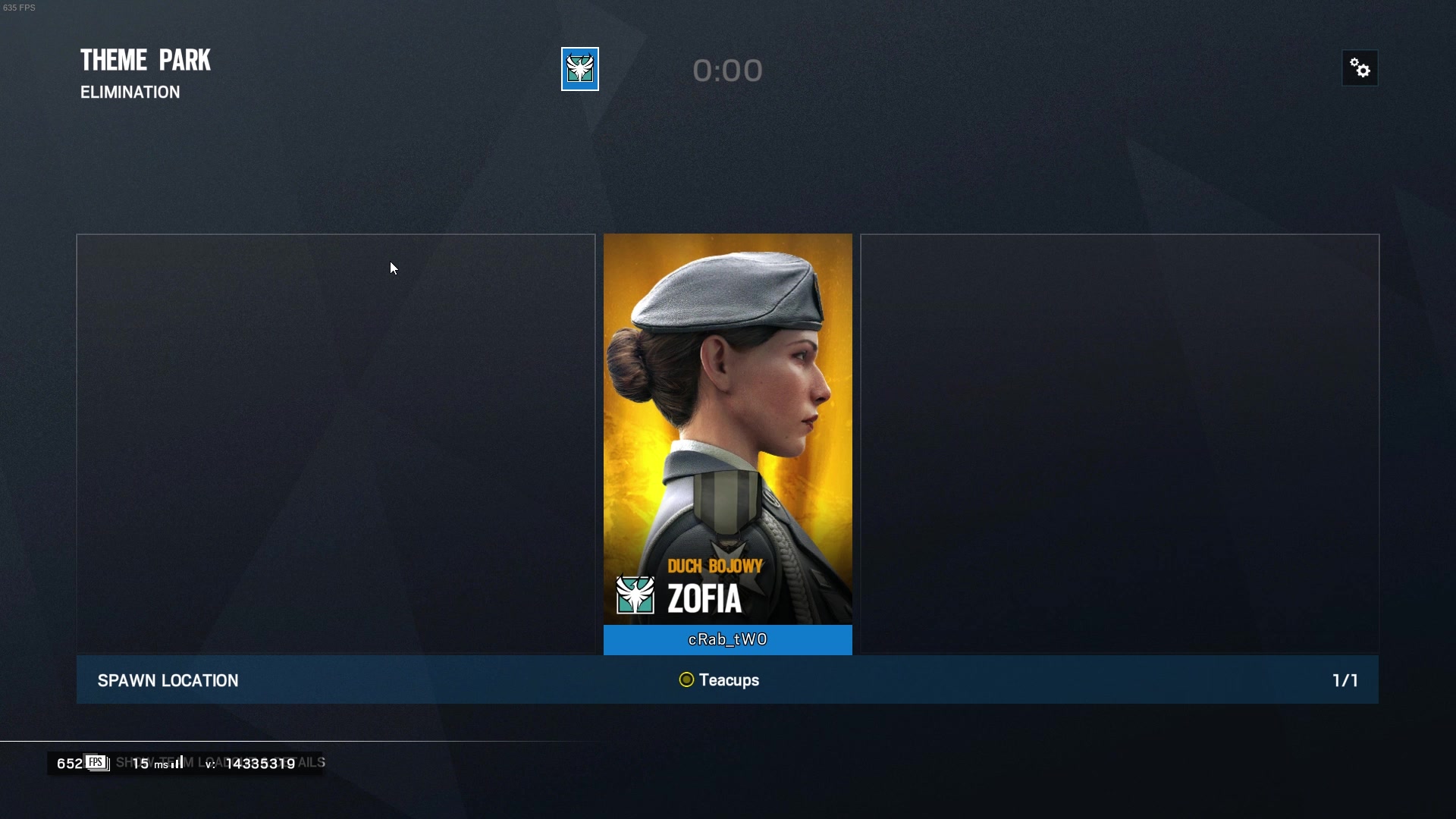
Task: Select the Zofia operator card
Action: (x=727, y=428)
